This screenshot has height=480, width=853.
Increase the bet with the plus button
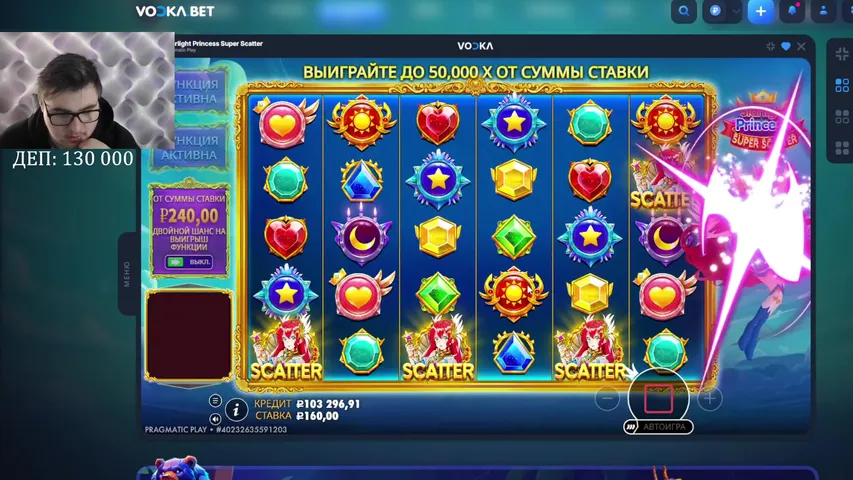point(709,398)
